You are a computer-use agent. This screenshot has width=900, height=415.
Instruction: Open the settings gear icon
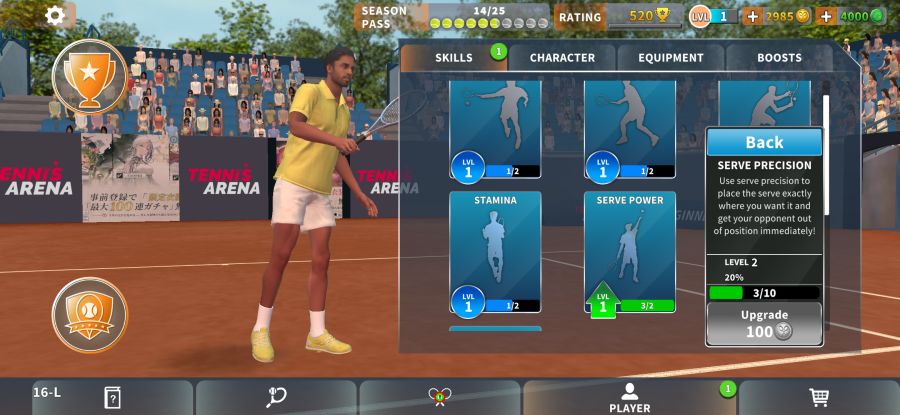click(55, 15)
